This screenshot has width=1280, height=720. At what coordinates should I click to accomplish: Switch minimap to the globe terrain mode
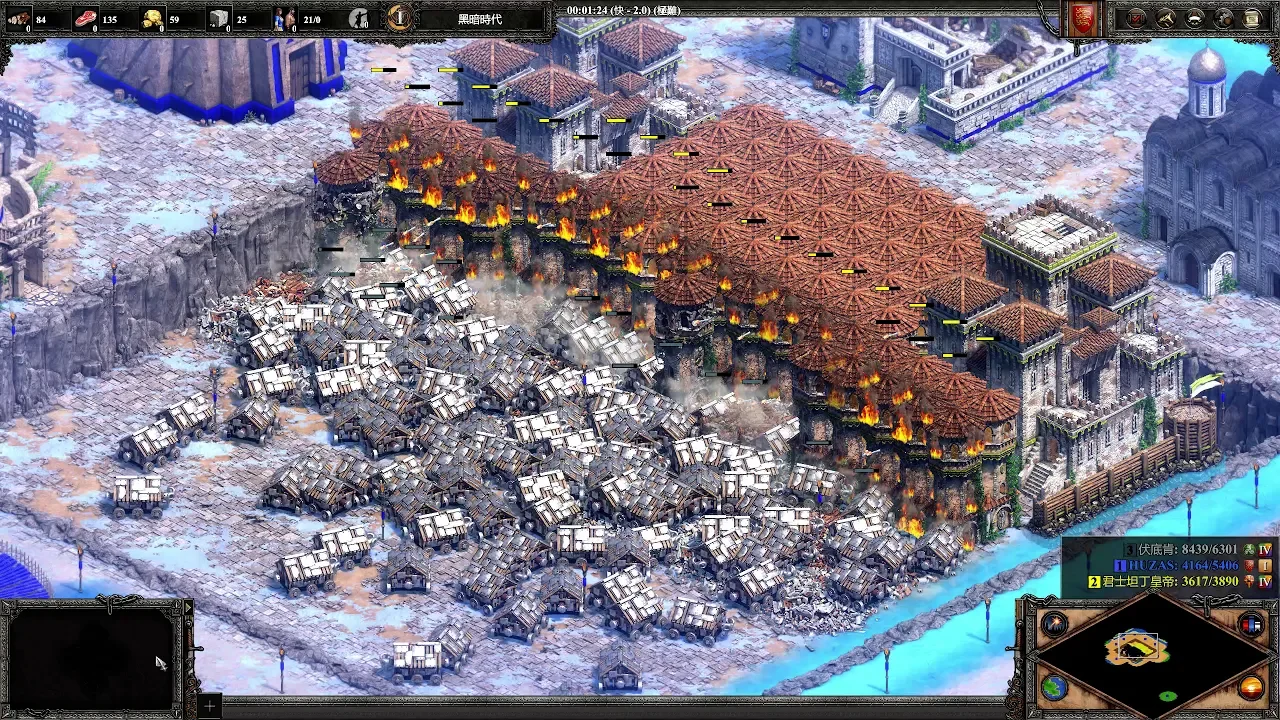pos(1052,687)
